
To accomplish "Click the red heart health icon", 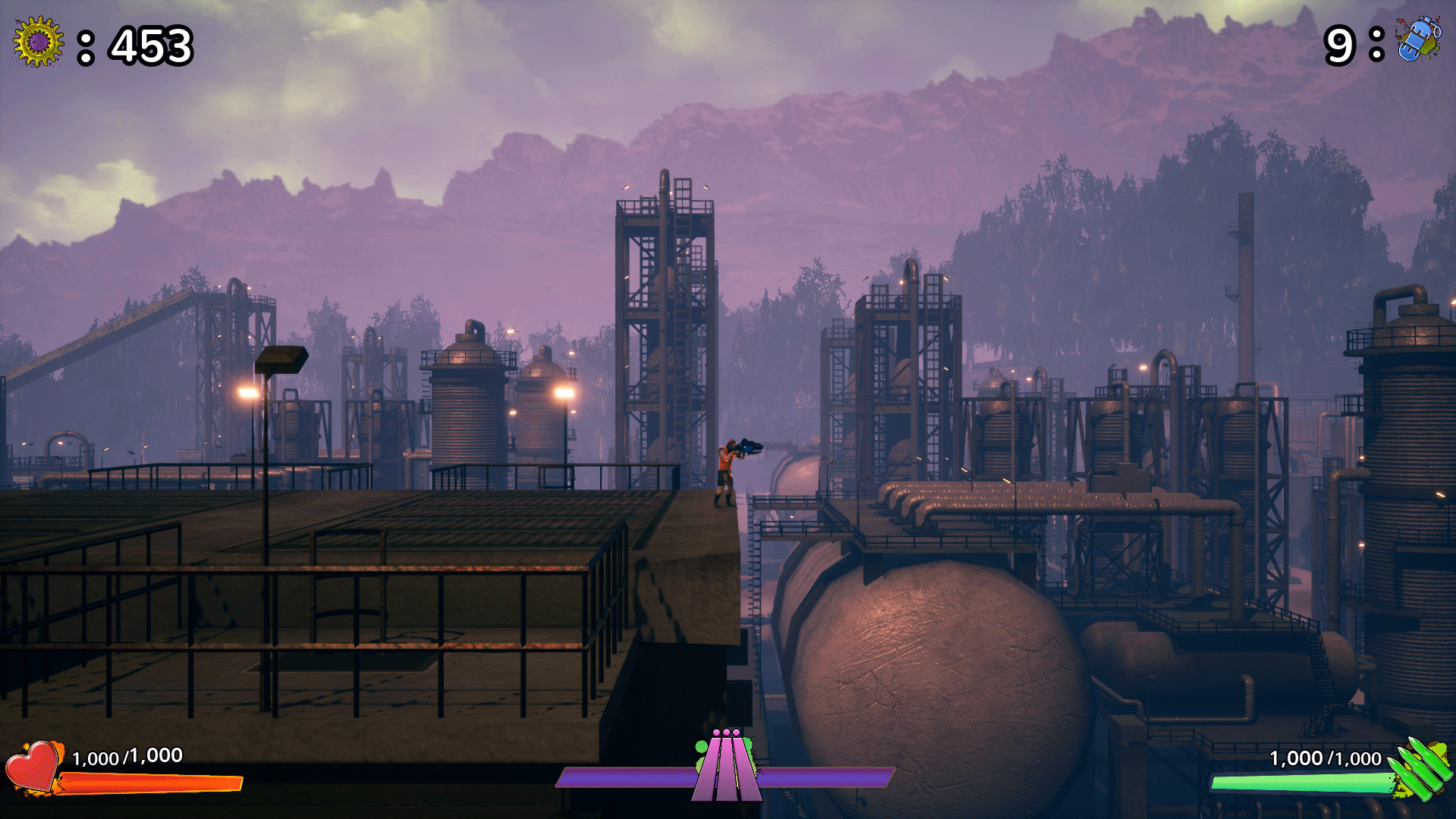I will [x=33, y=767].
